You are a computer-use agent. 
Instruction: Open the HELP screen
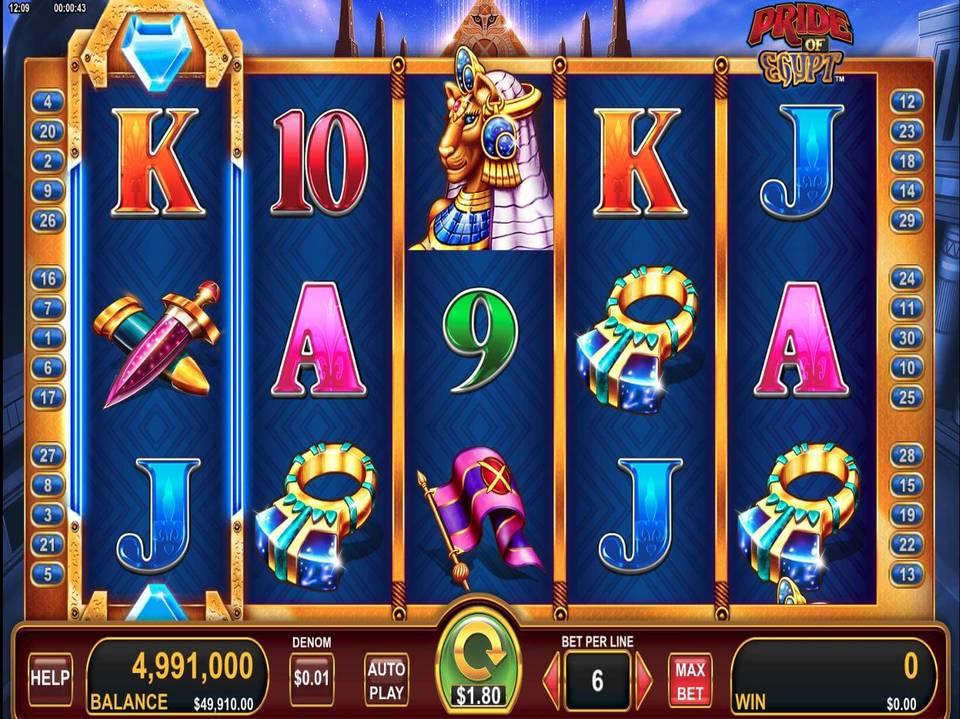[49, 678]
